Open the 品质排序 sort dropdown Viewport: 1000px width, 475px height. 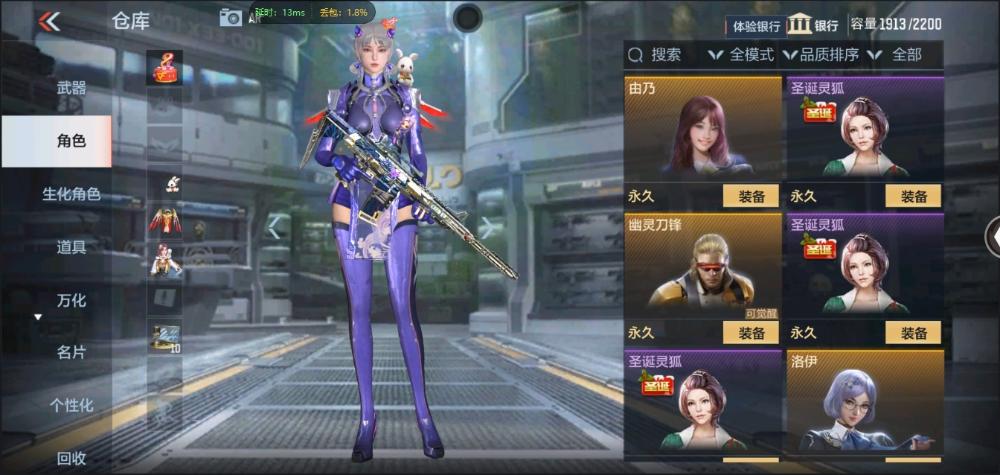[x=821, y=55]
